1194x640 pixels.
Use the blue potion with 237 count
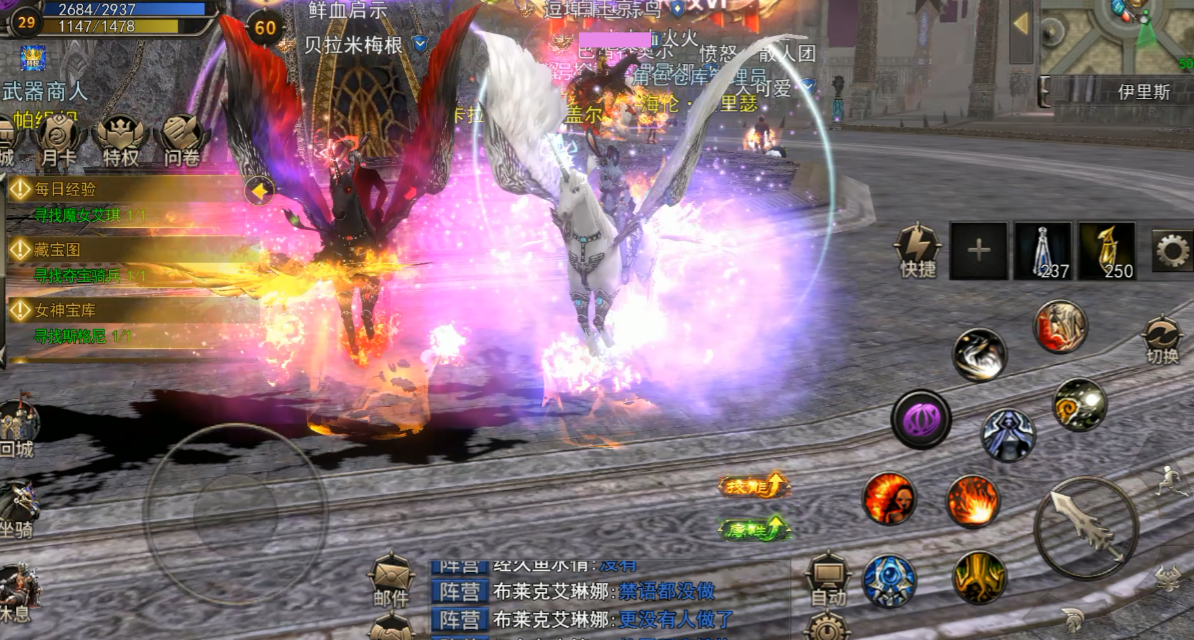pyautogui.click(x=1042, y=250)
